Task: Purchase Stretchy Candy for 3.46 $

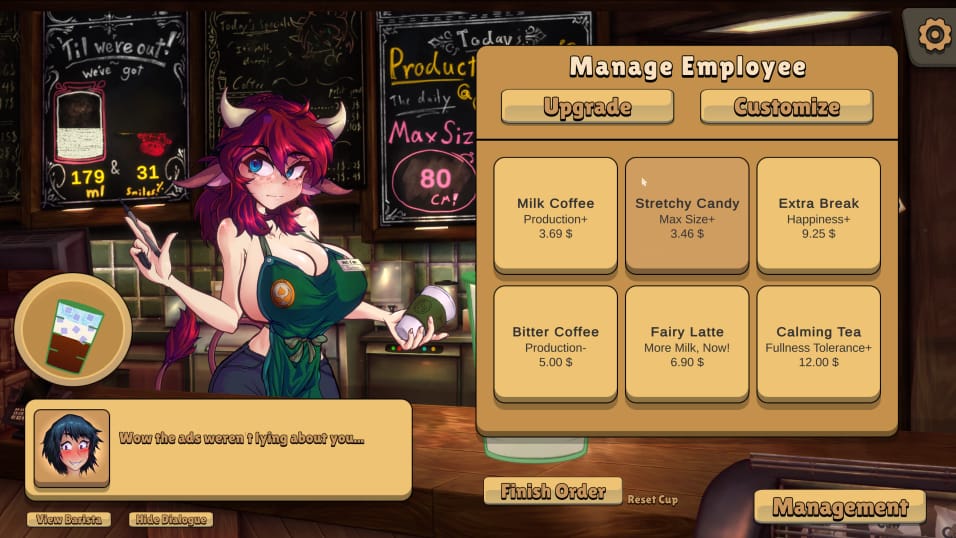Action: tap(687, 216)
